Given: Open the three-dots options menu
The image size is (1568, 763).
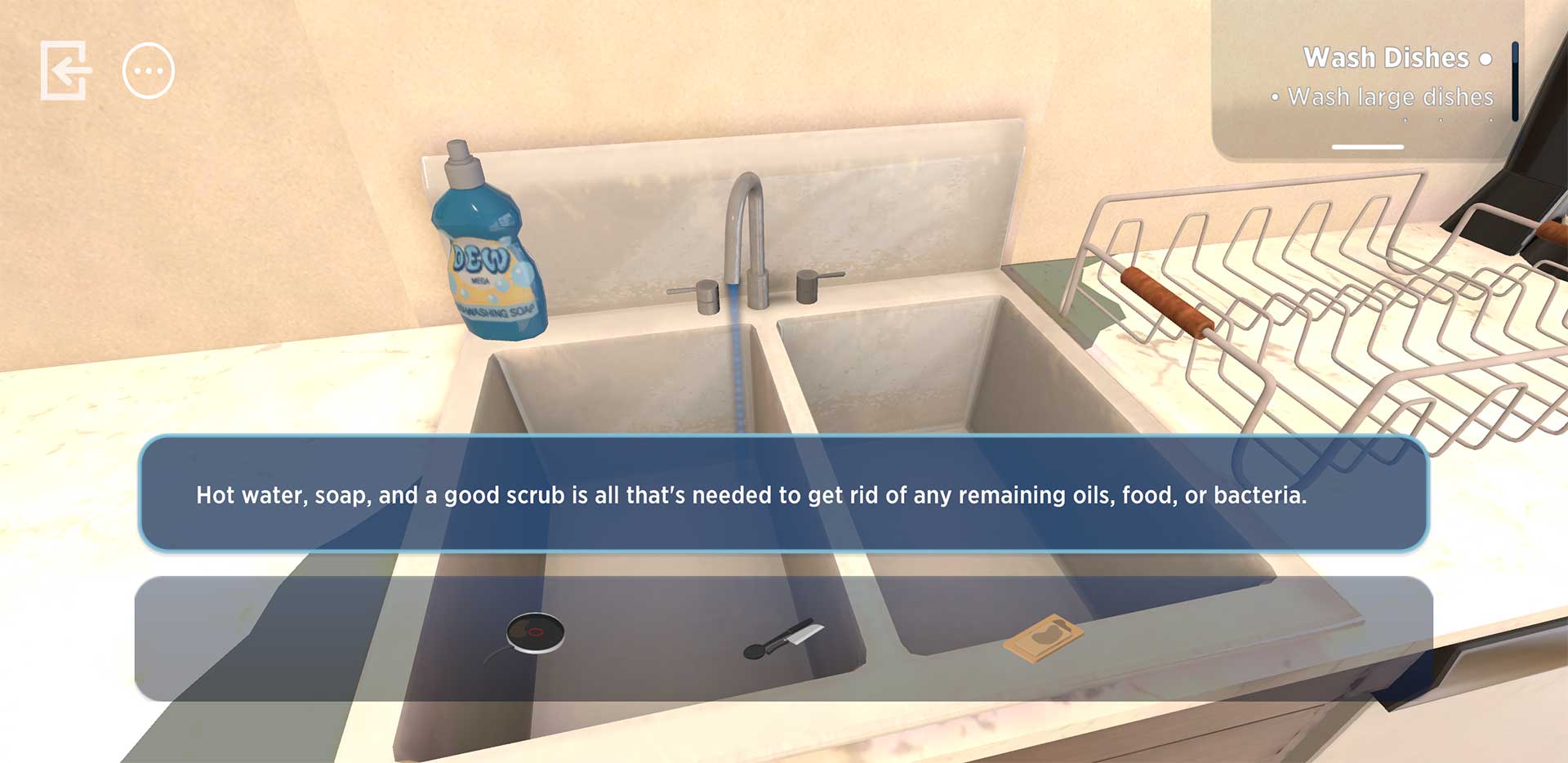Looking at the screenshot, I should click(149, 71).
